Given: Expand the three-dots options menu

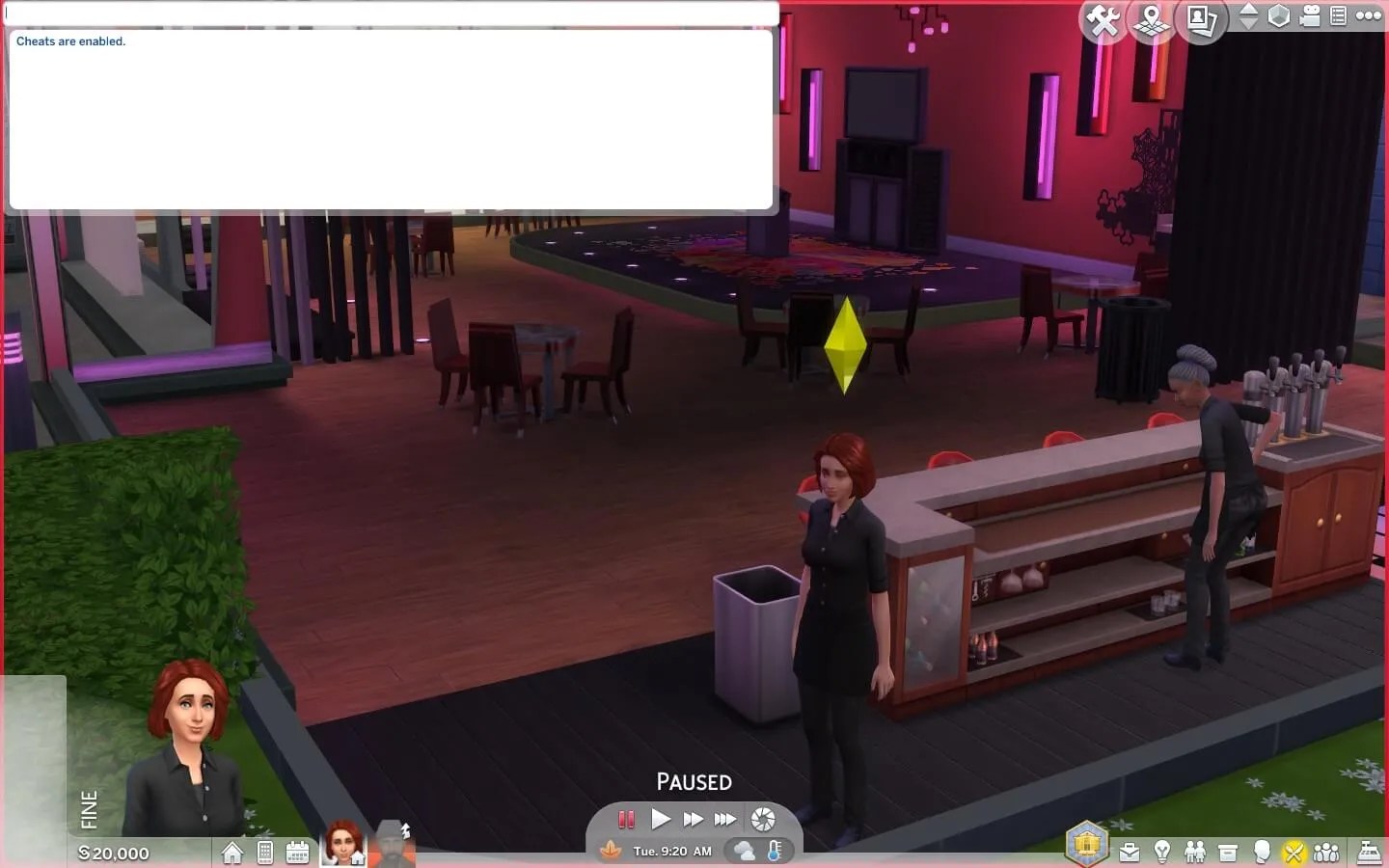Looking at the screenshot, I should tap(1369, 14).
